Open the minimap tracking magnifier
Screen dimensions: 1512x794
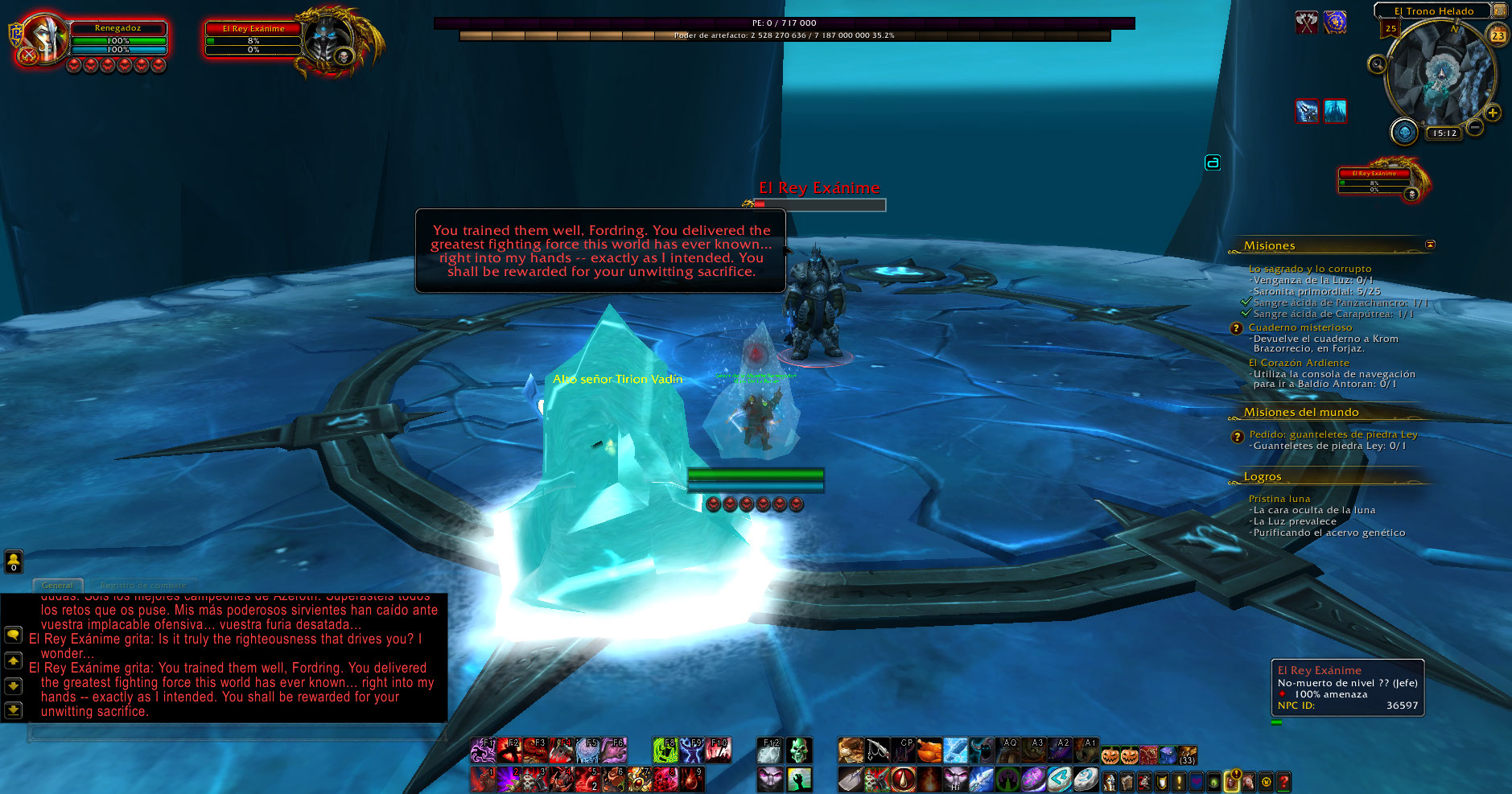point(1377,64)
